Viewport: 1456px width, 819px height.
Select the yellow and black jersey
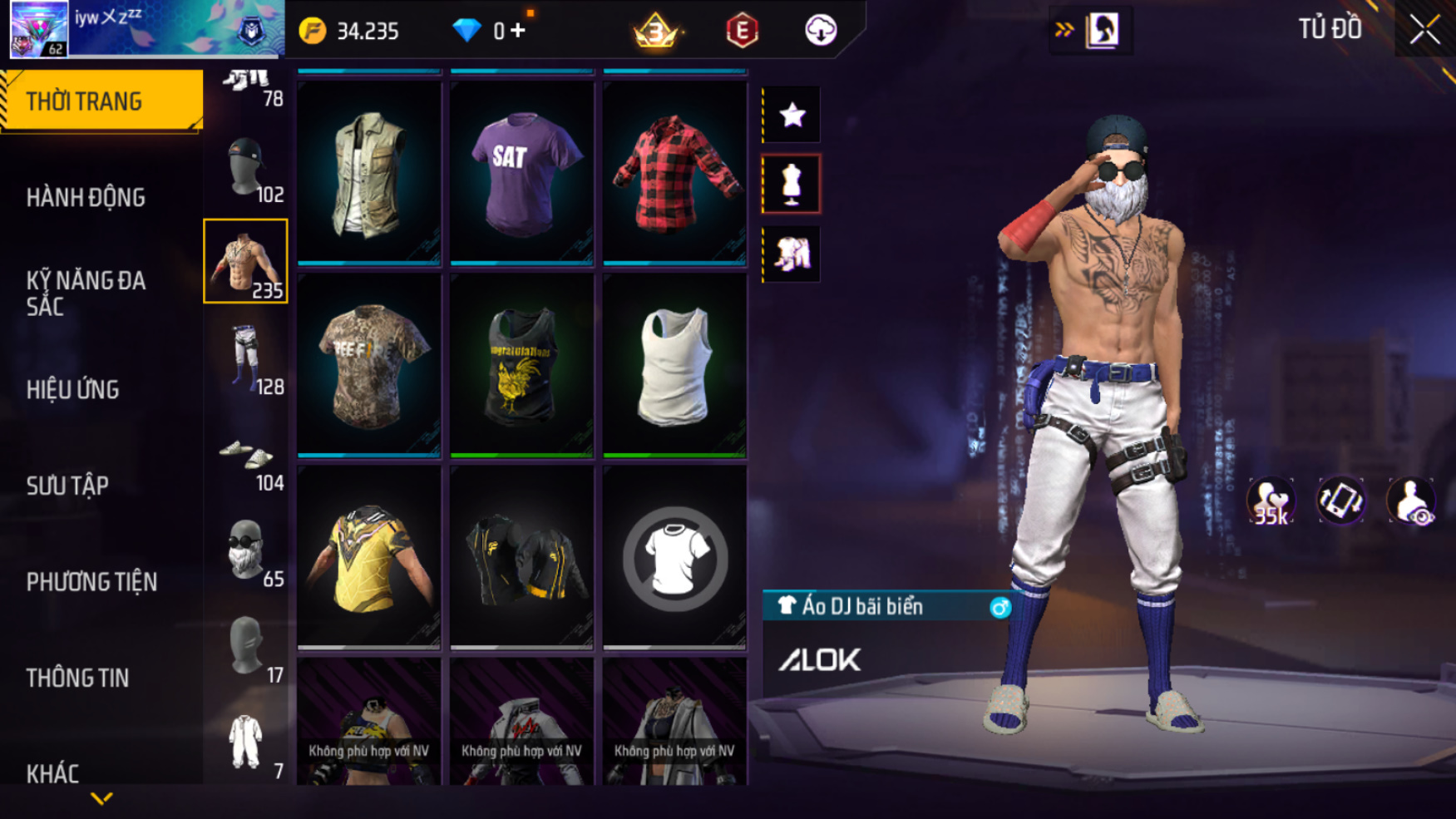[x=369, y=556]
